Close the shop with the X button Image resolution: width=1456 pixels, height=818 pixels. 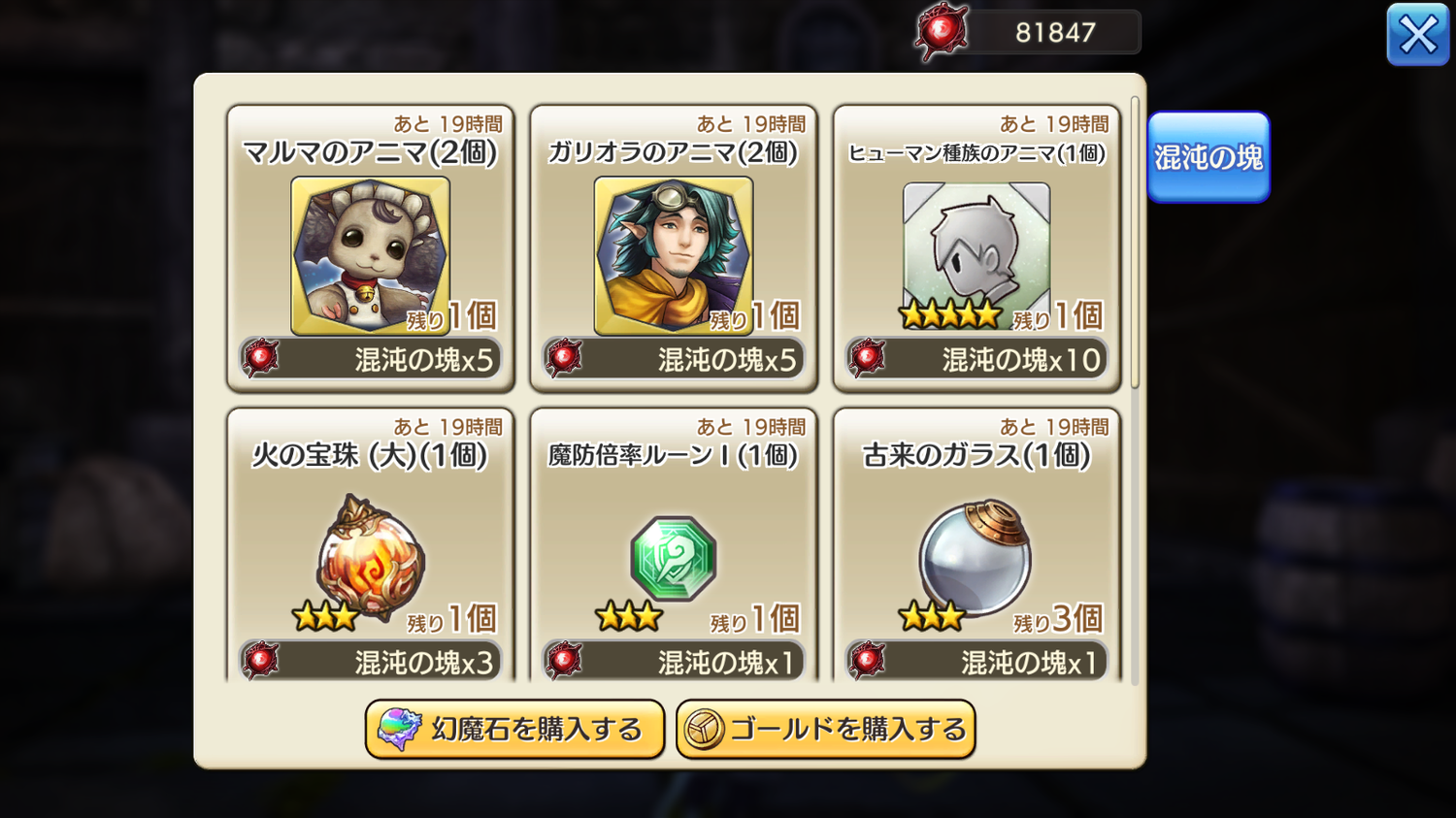[1417, 35]
